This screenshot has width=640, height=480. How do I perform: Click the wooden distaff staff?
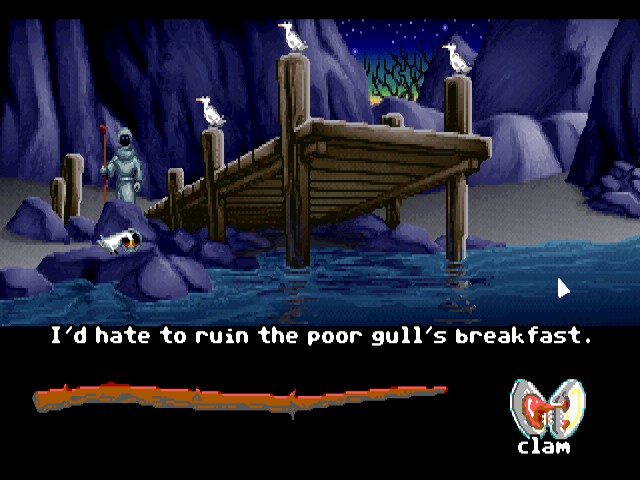click(240, 398)
